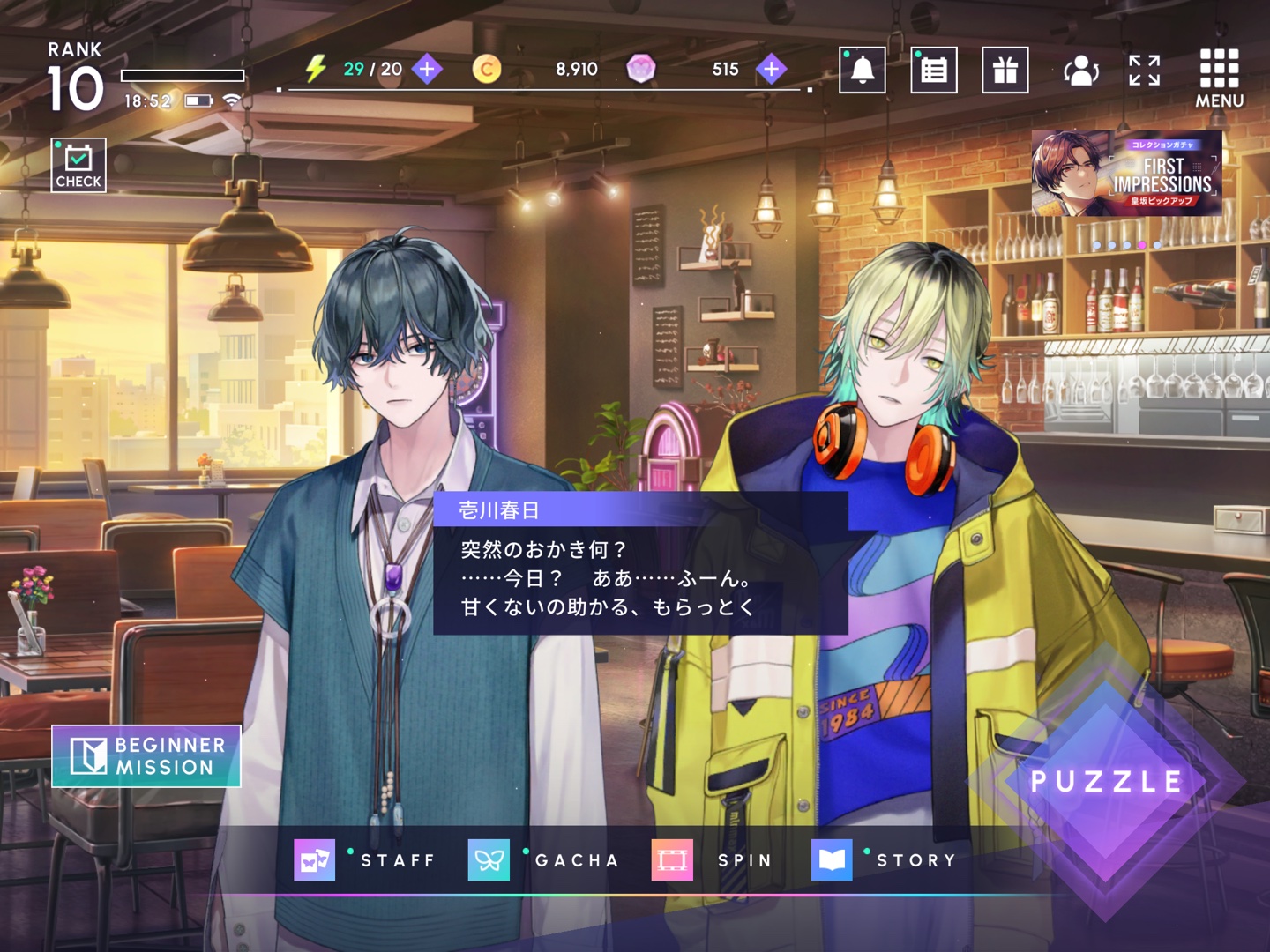Tap the CHECK calendar button
The width and height of the screenshot is (1270, 952).
point(78,165)
